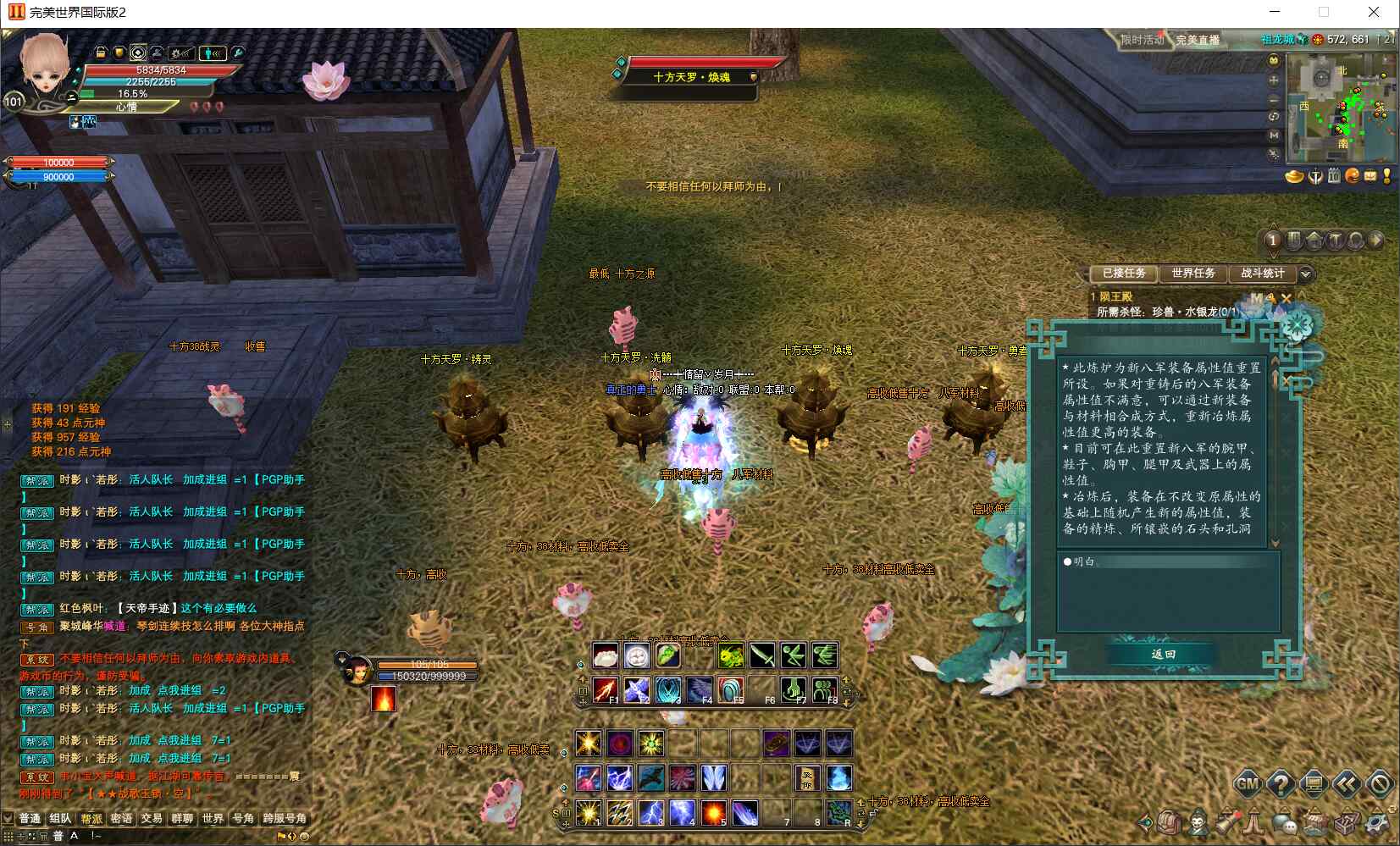Activate the fiery sun skill in slot 5

click(713, 812)
